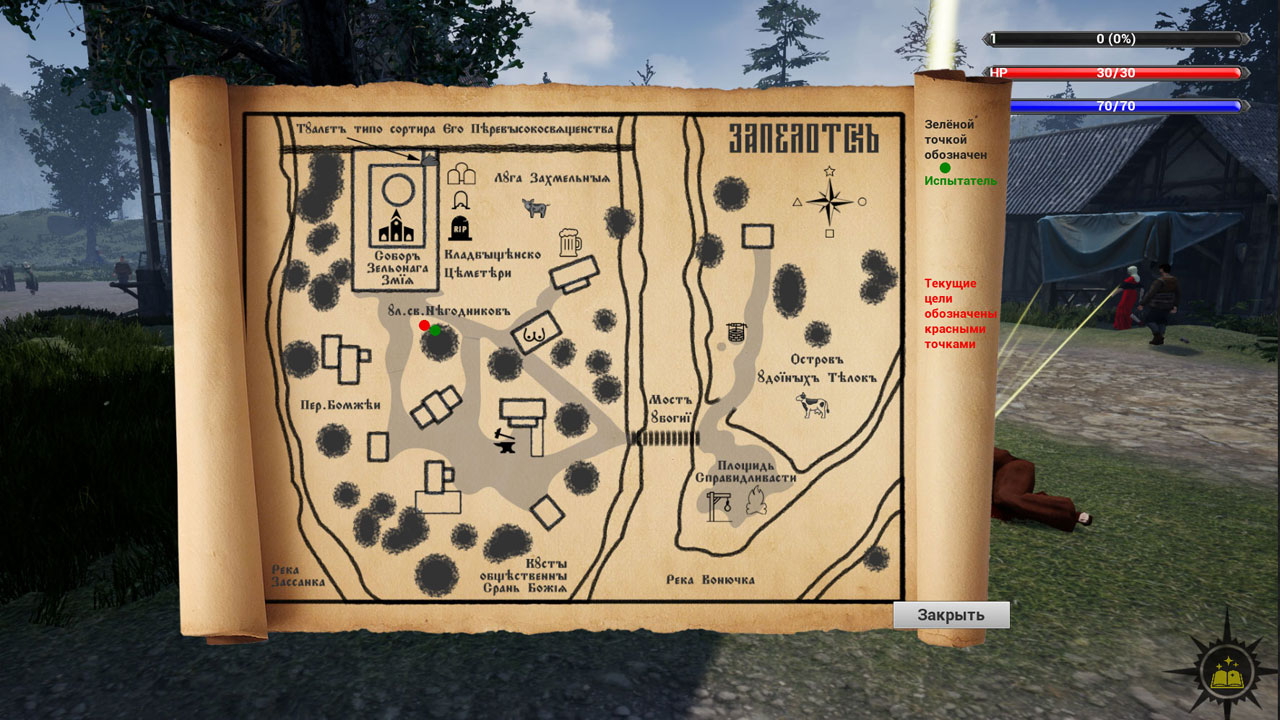Screen dimensions: 1280x720
Task: Select the red objective marker on the map
Action: click(424, 325)
